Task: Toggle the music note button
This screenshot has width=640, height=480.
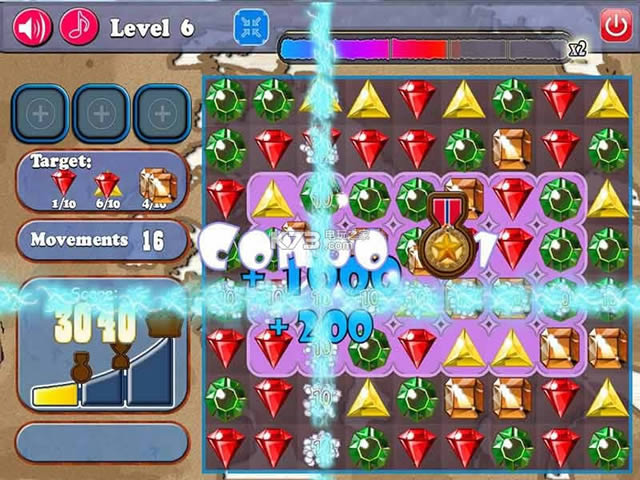Action: (79, 26)
